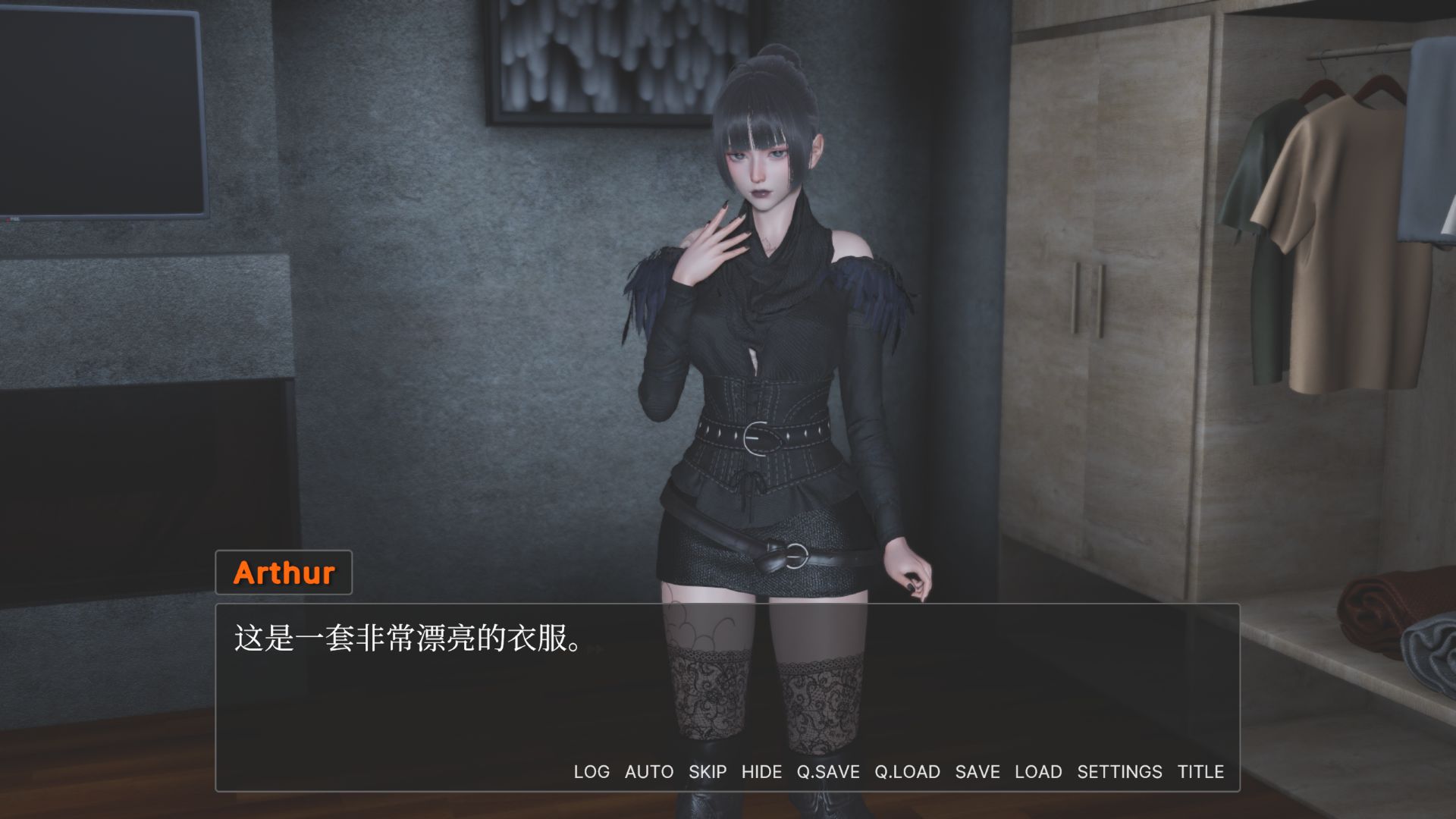Viewport: 1456px width, 819px height.
Task: HIDE the dialogue window
Action: tap(764, 771)
